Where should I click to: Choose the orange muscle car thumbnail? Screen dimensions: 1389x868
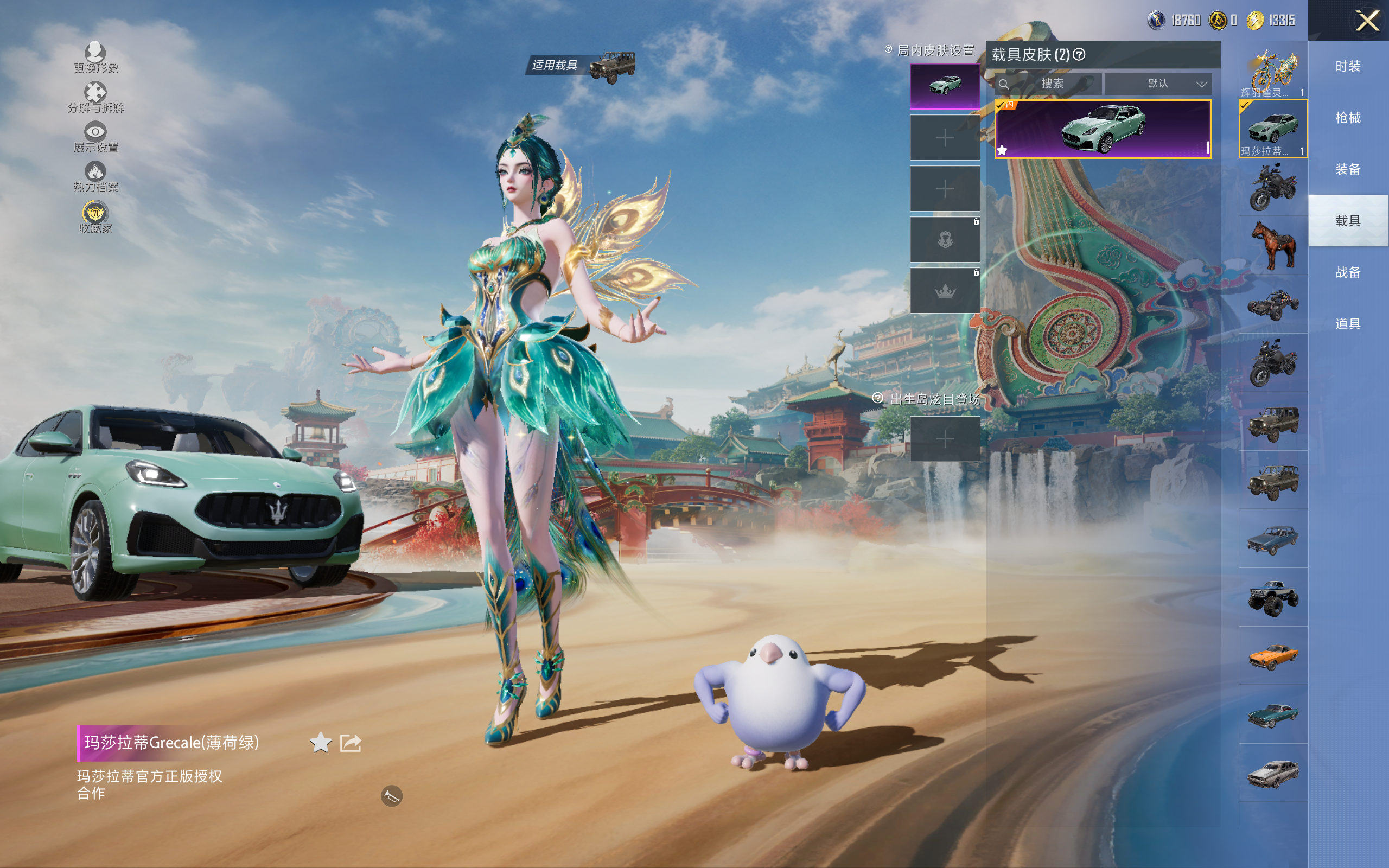(1273, 656)
